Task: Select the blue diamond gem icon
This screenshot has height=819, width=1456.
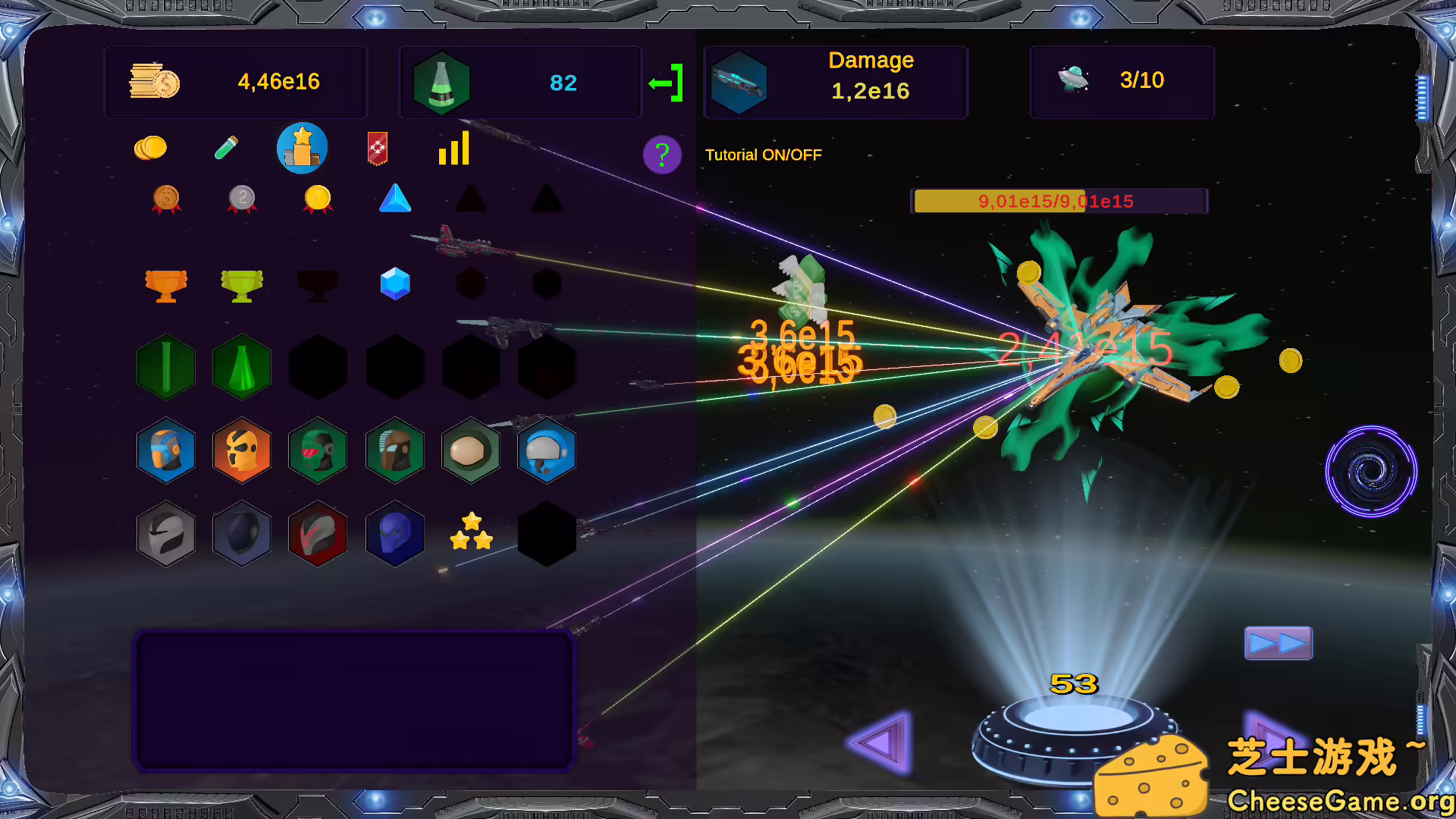Action: pyautogui.click(x=394, y=284)
